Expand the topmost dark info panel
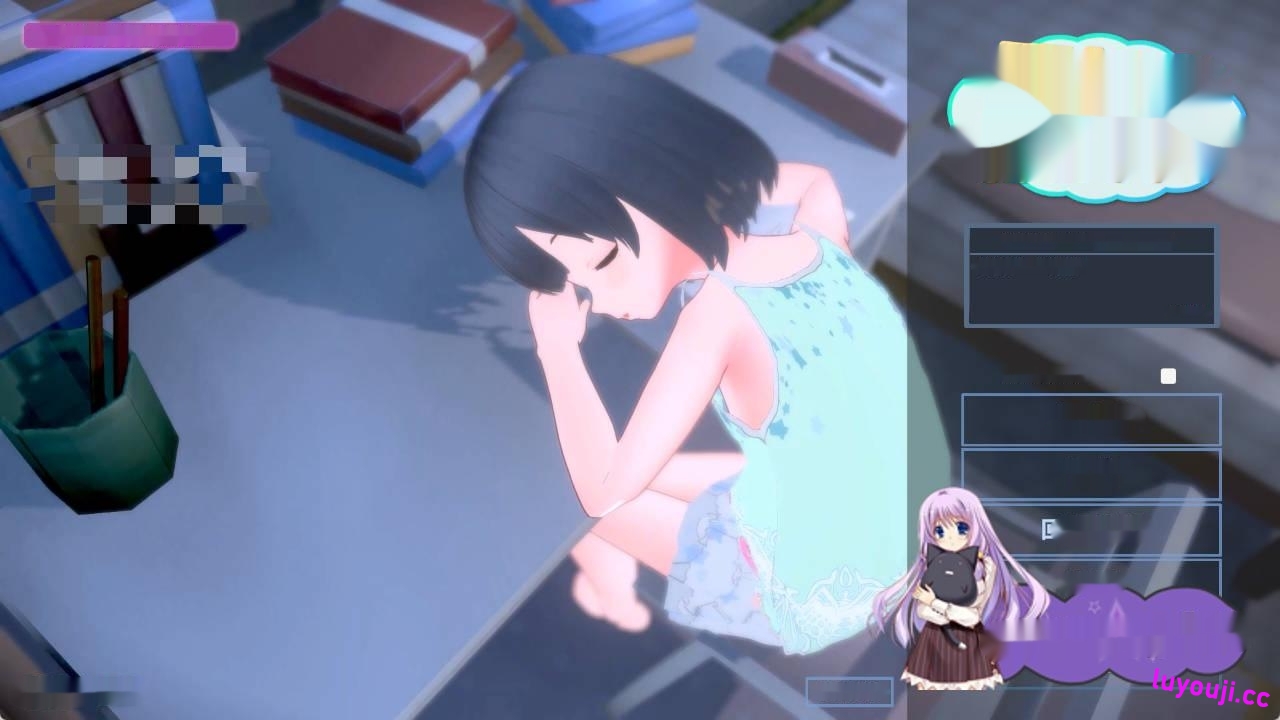This screenshot has height=720, width=1280. coord(1091,275)
